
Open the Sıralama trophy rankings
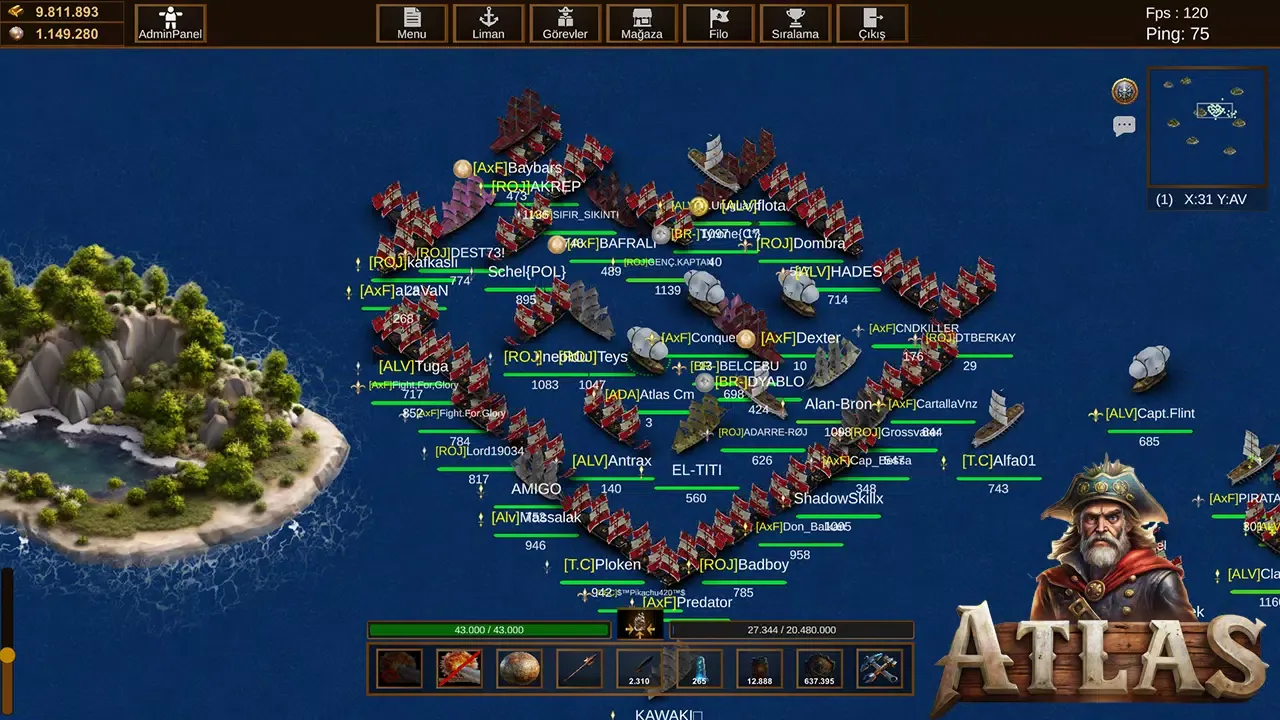point(795,22)
